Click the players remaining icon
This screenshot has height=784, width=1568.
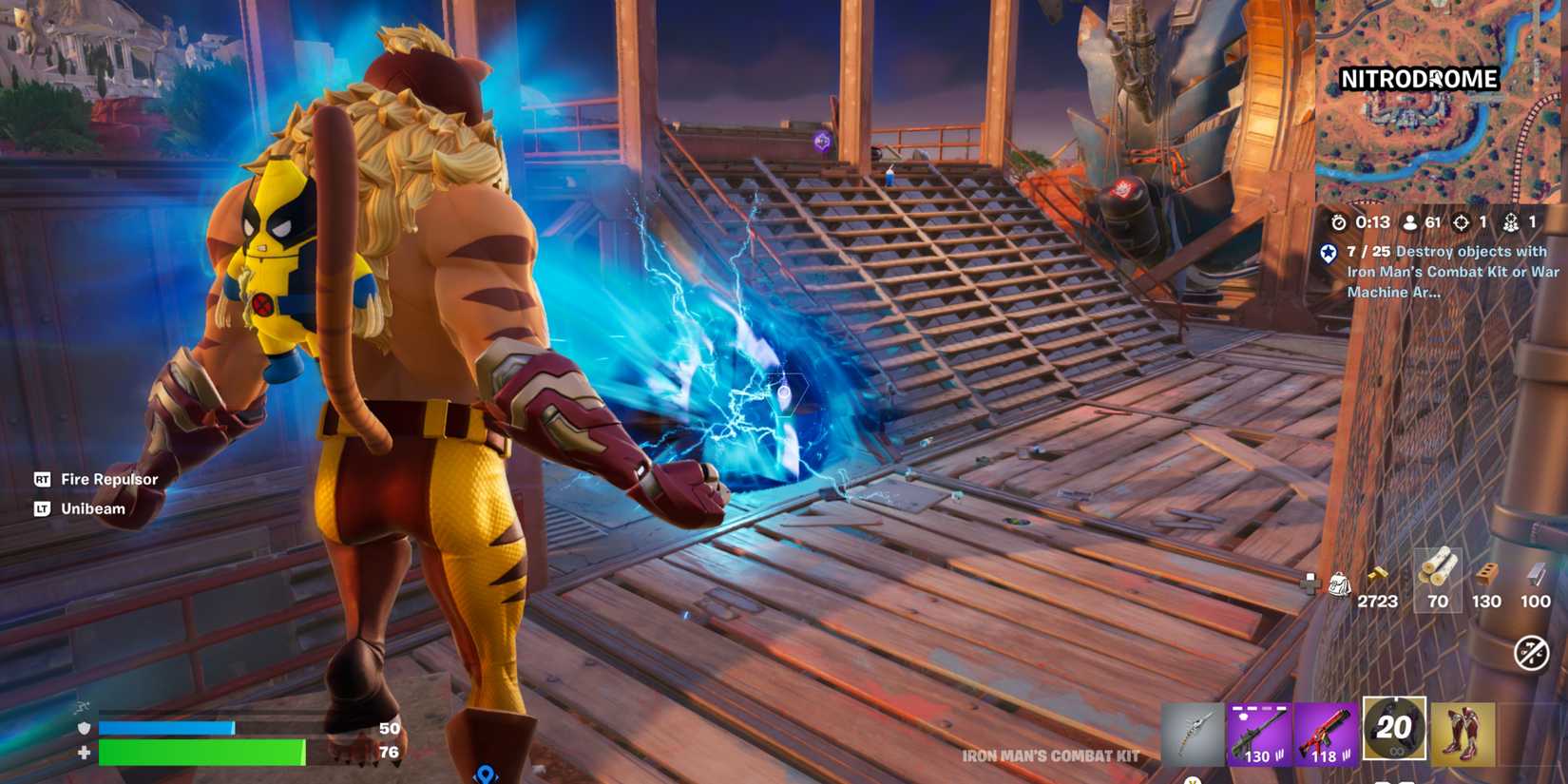[1410, 223]
